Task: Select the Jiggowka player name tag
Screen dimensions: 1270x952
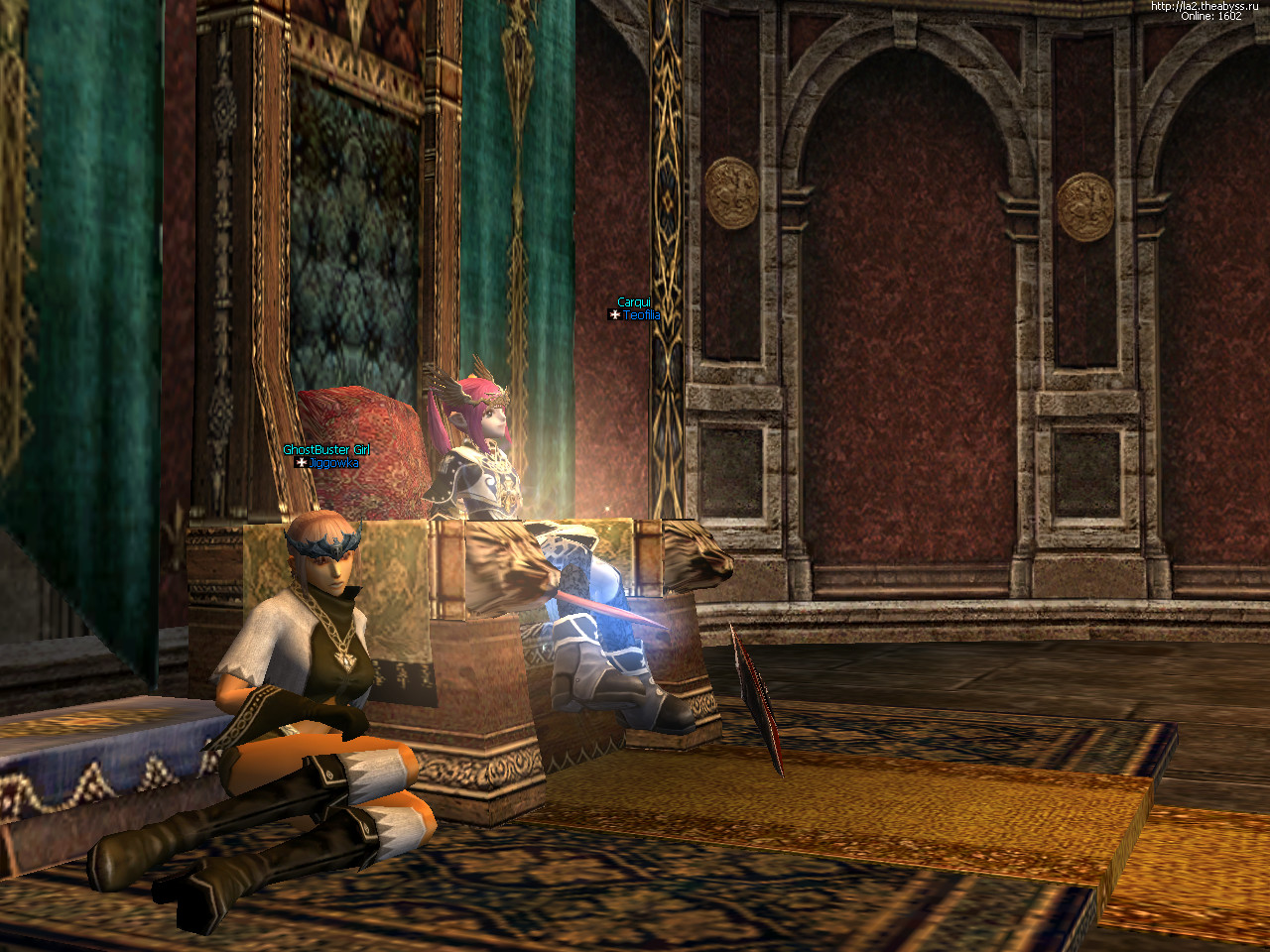Action: (x=332, y=463)
